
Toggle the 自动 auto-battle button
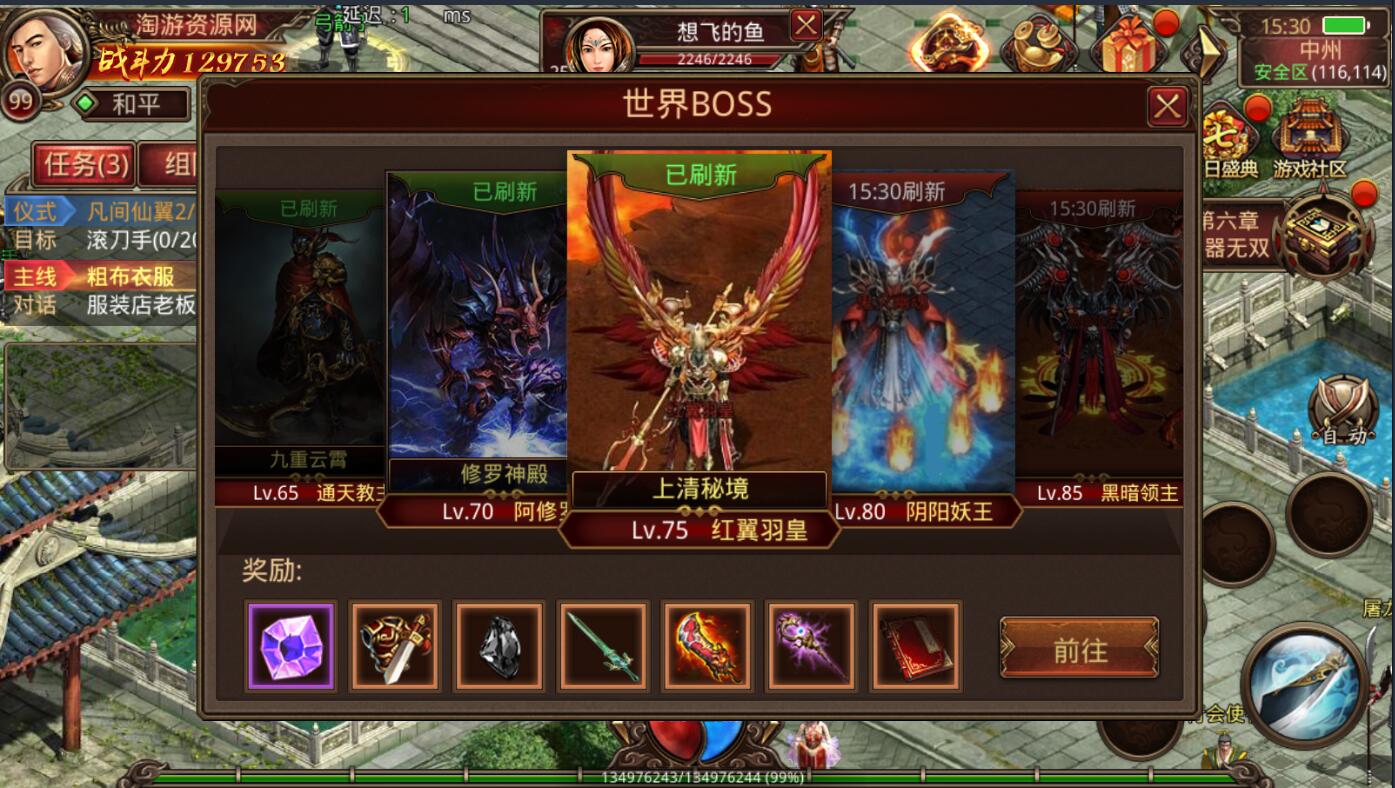1343,412
